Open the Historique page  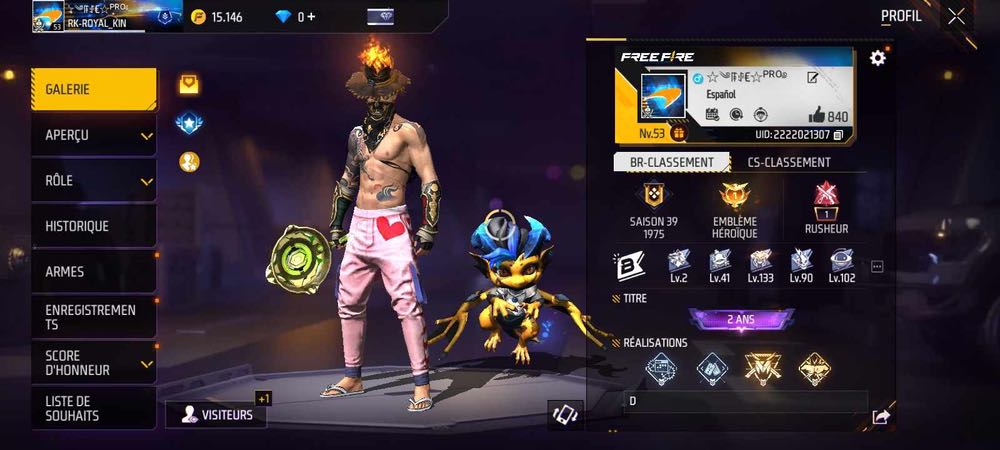click(93, 226)
